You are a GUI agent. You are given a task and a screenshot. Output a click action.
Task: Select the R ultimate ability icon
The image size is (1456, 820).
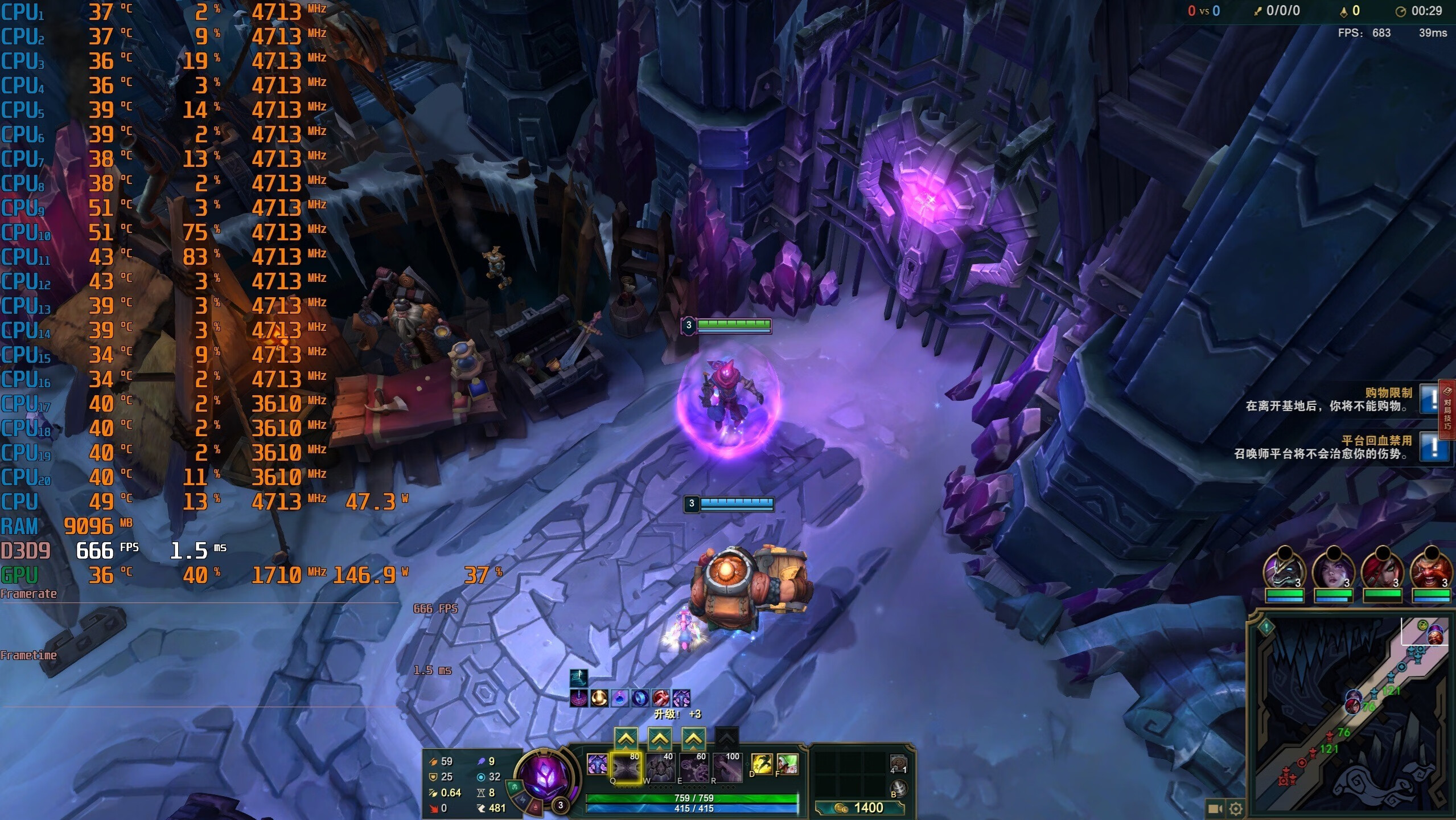[727, 767]
